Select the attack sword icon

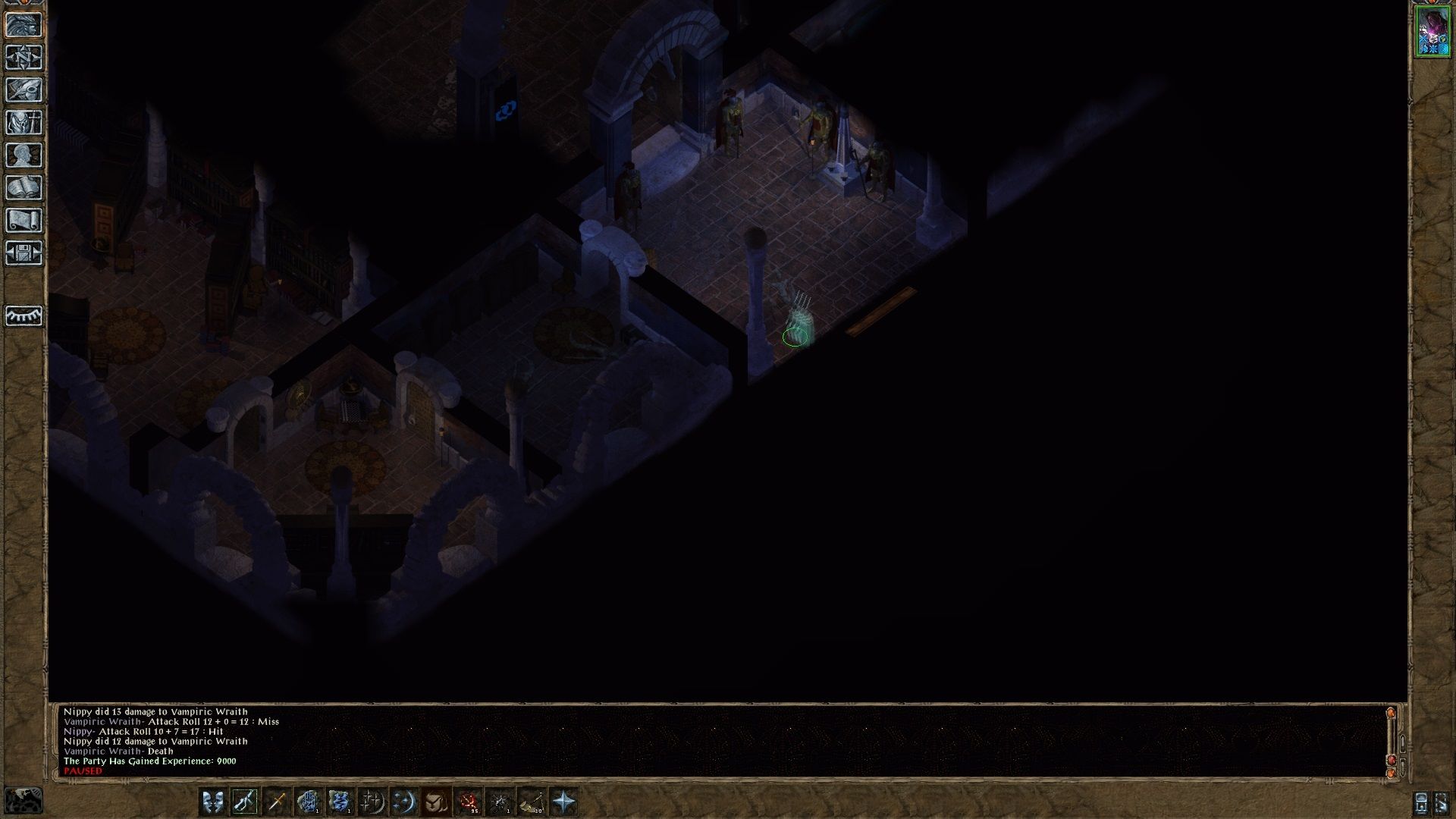(x=278, y=800)
